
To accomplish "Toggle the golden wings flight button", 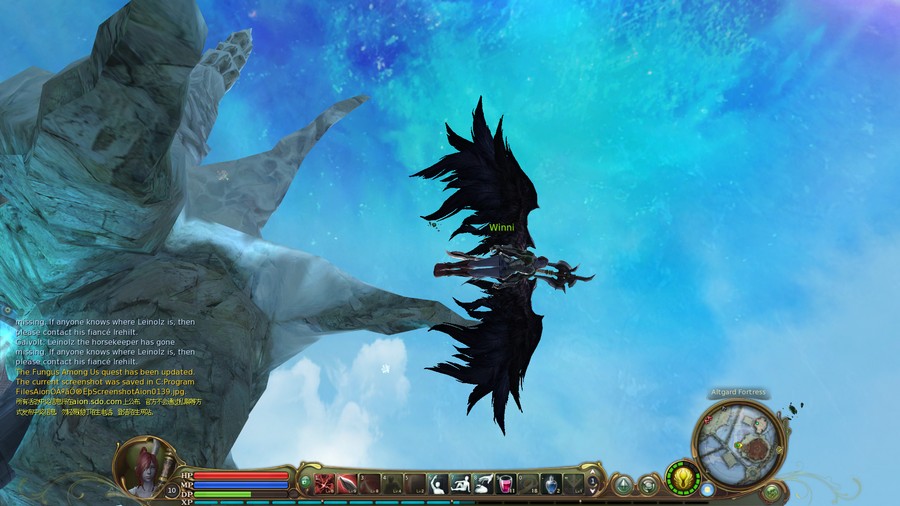I will (x=682, y=478).
